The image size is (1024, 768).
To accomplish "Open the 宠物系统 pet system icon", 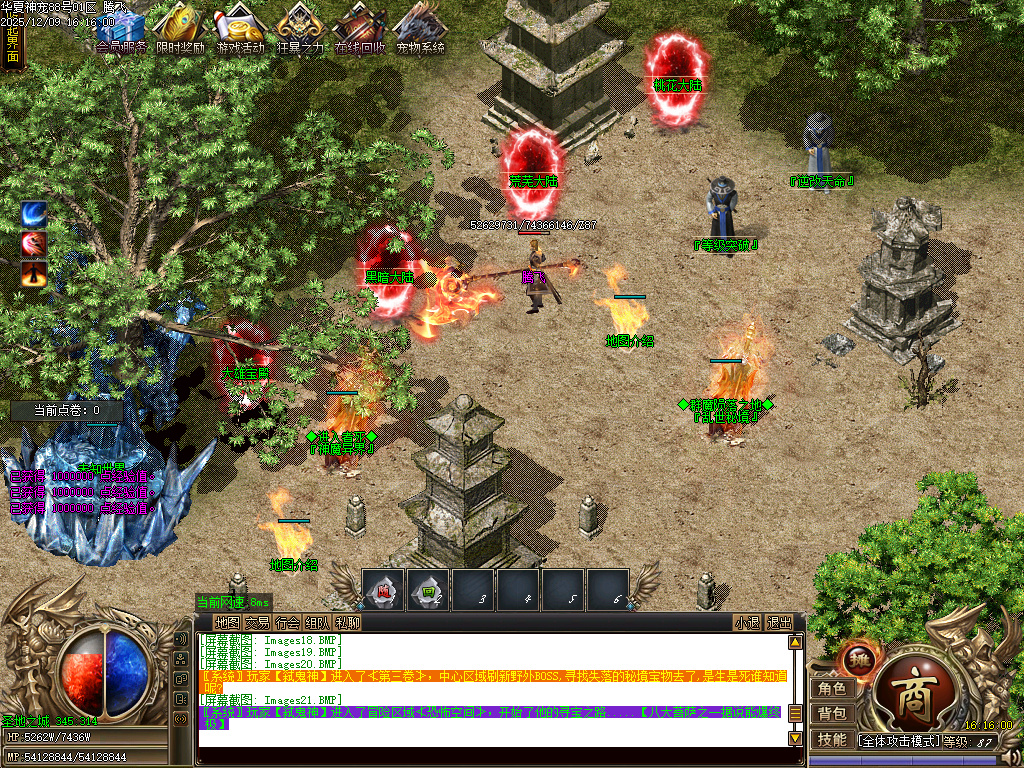I will coord(420,28).
